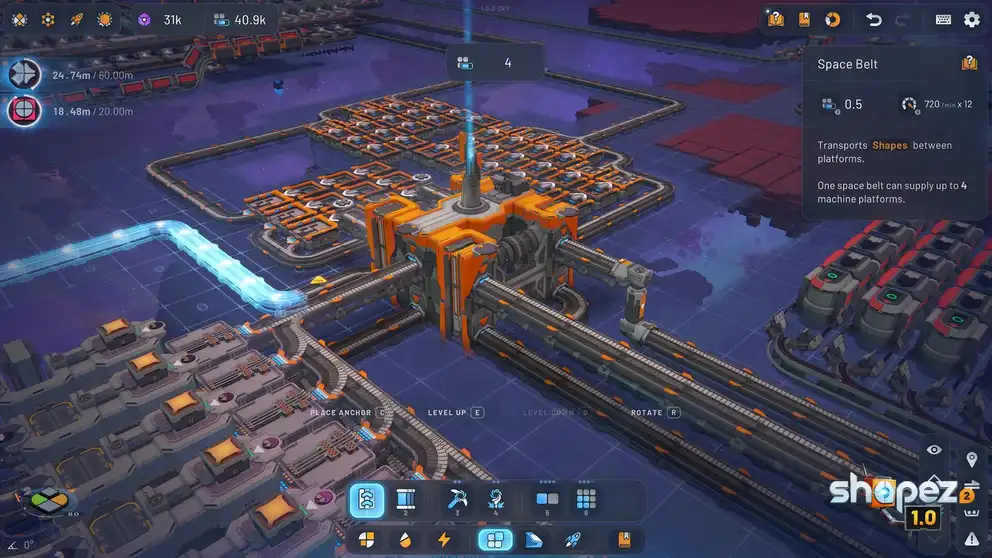Click the map pin marker button
This screenshot has height=558, width=992.
tap(971, 459)
